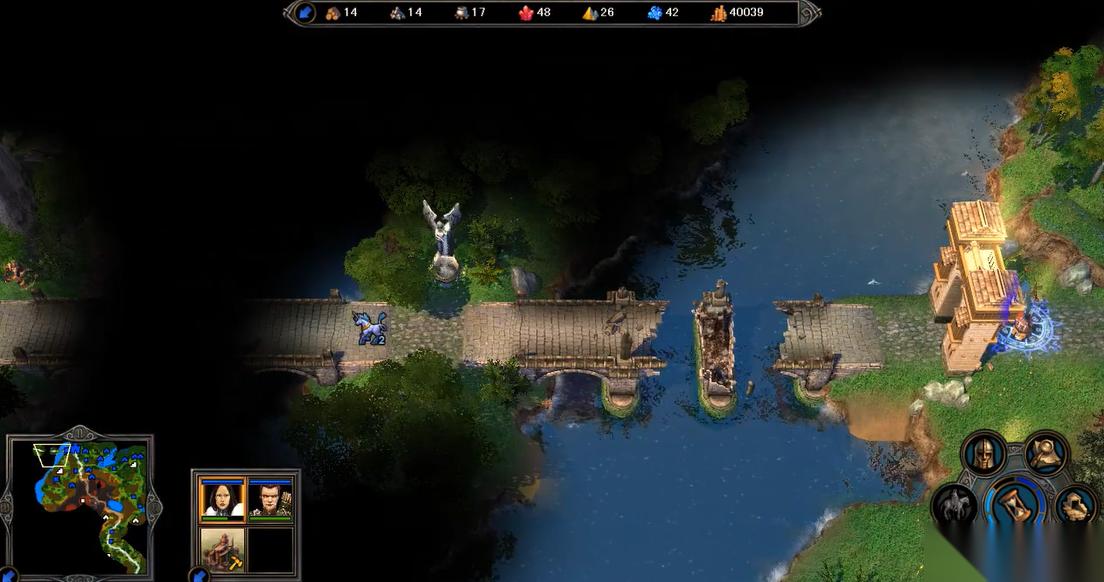Click the gold cave icon button
The height and width of the screenshot is (582, 1104).
pyautogui.click(x=1076, y=505)
